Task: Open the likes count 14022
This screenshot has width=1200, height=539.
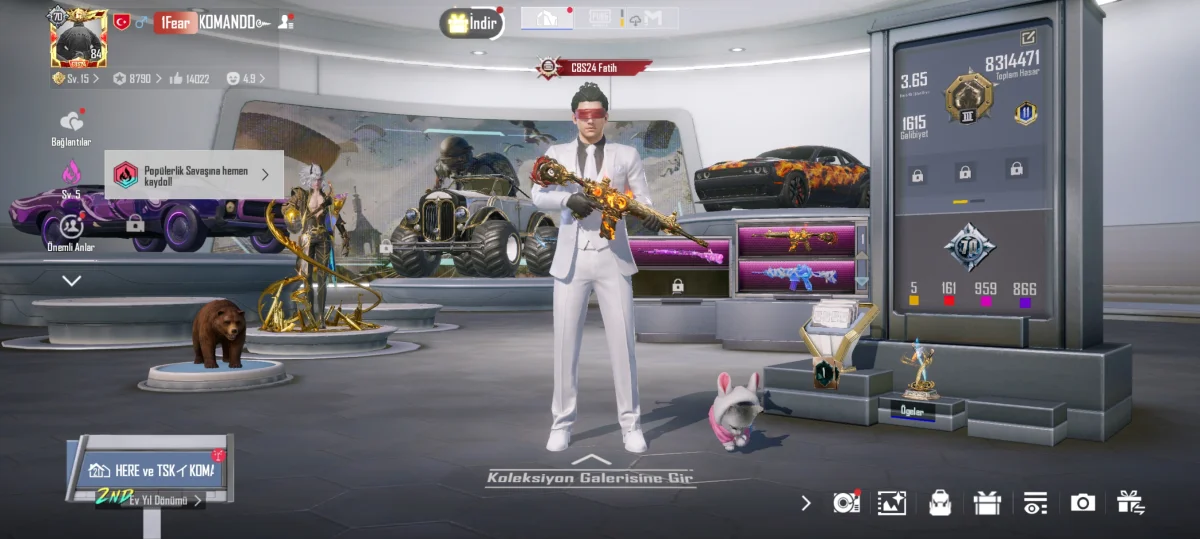Action: (x=189, y=78)
